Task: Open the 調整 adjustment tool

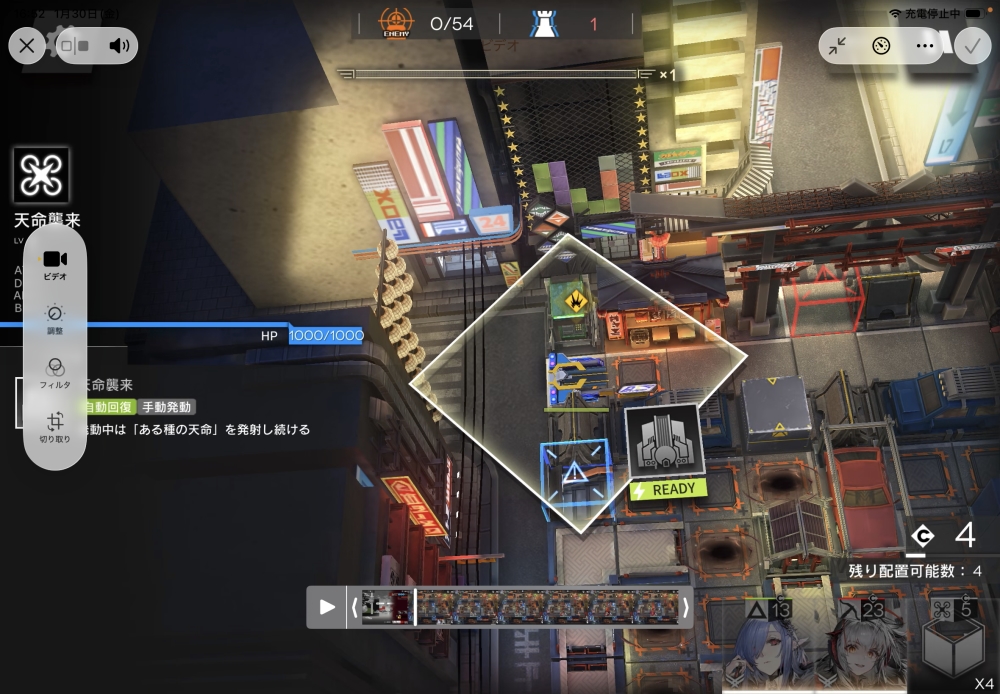Action: (55, 319)
